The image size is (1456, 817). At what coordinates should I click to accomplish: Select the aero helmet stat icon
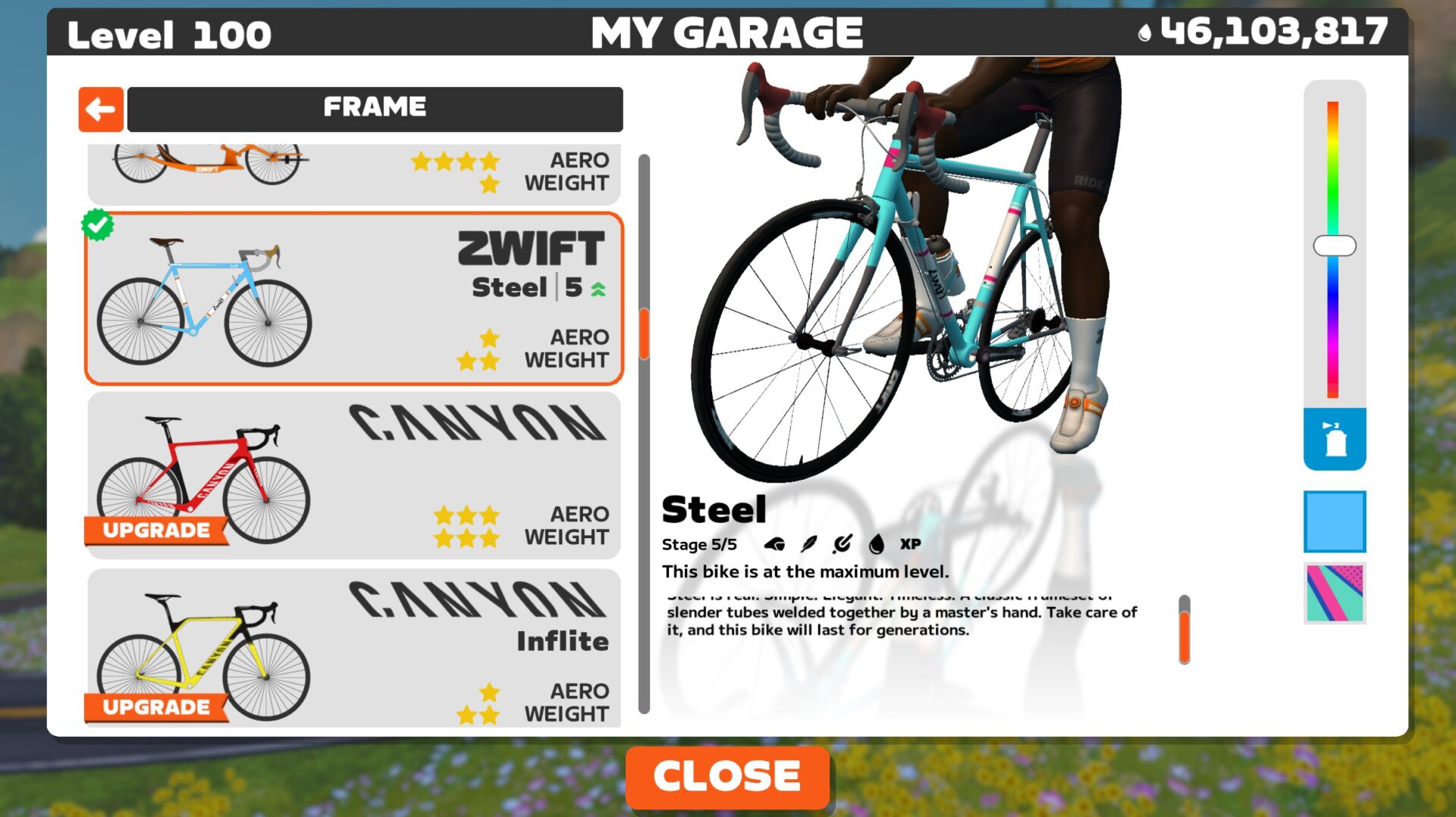coord(776,543)
